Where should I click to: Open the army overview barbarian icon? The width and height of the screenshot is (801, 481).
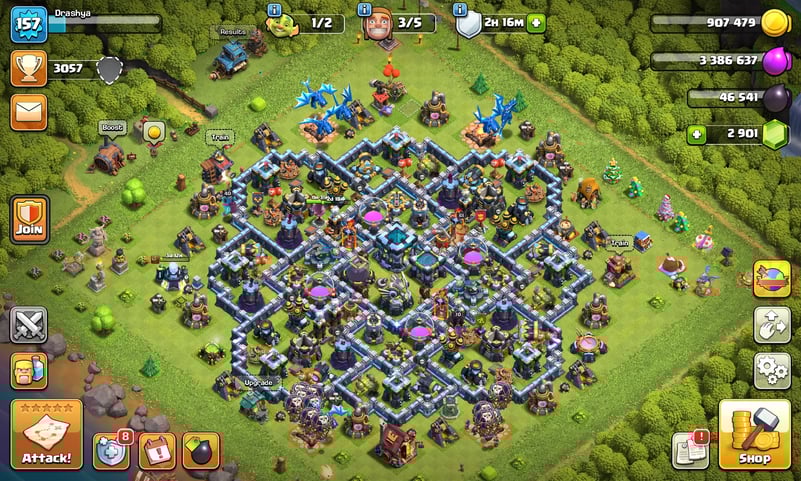point(28,370)
